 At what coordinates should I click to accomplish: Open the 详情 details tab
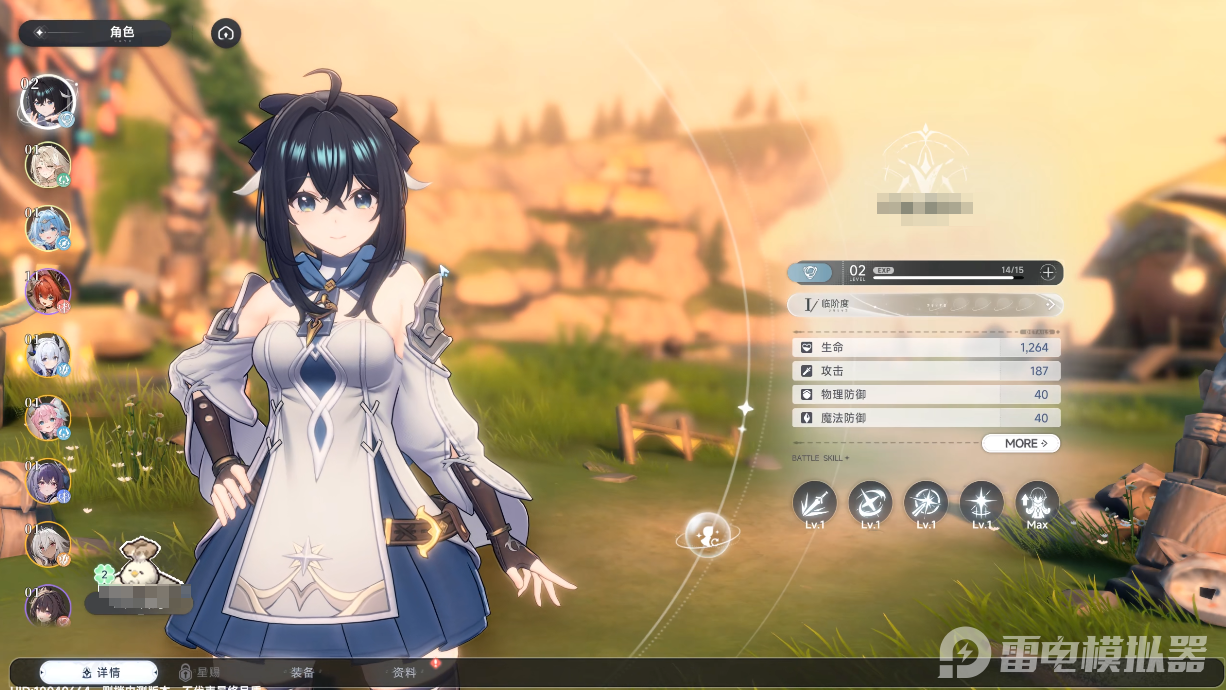(99, 672)
